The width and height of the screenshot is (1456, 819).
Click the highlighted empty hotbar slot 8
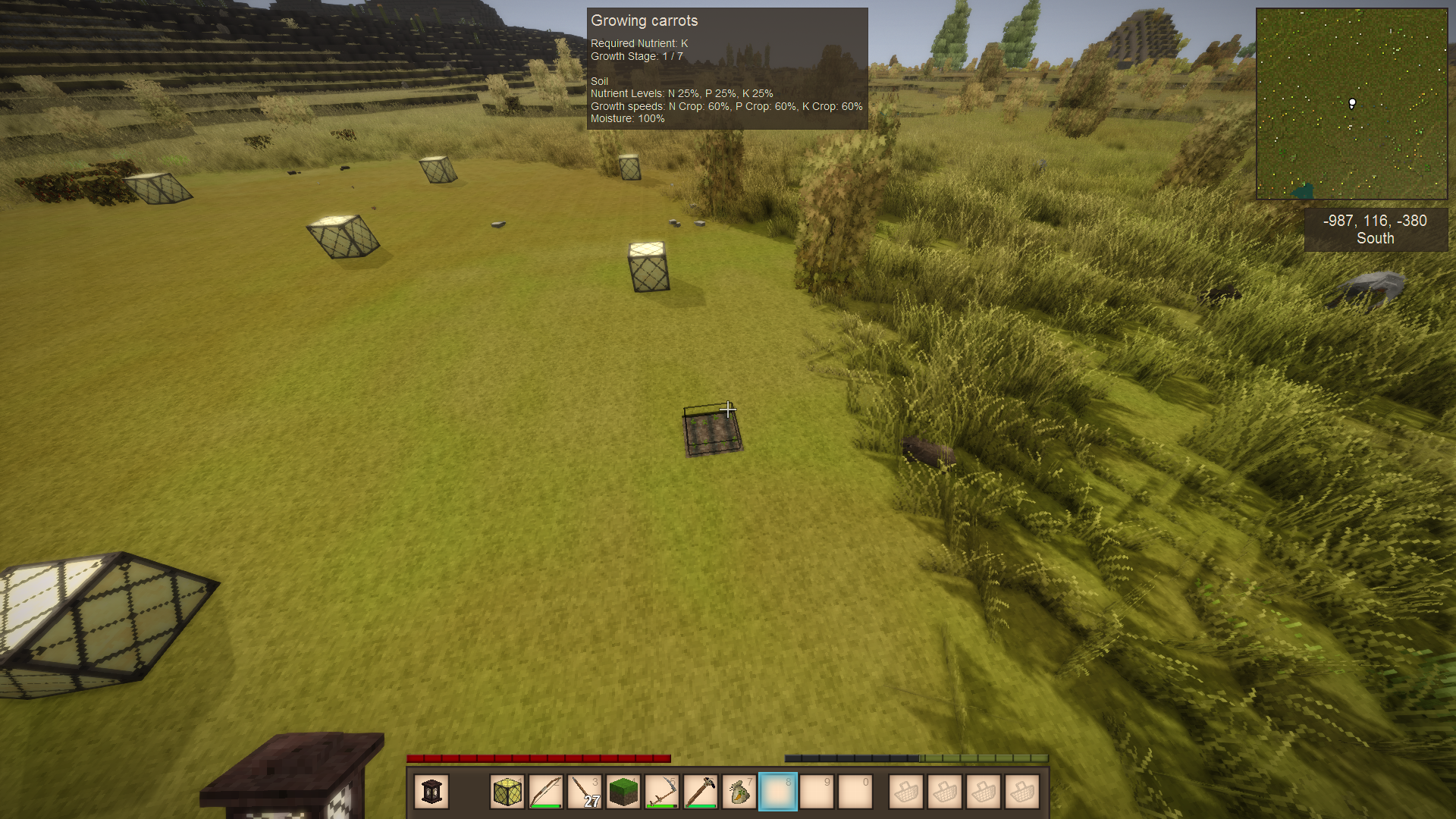tap(778, 792)
